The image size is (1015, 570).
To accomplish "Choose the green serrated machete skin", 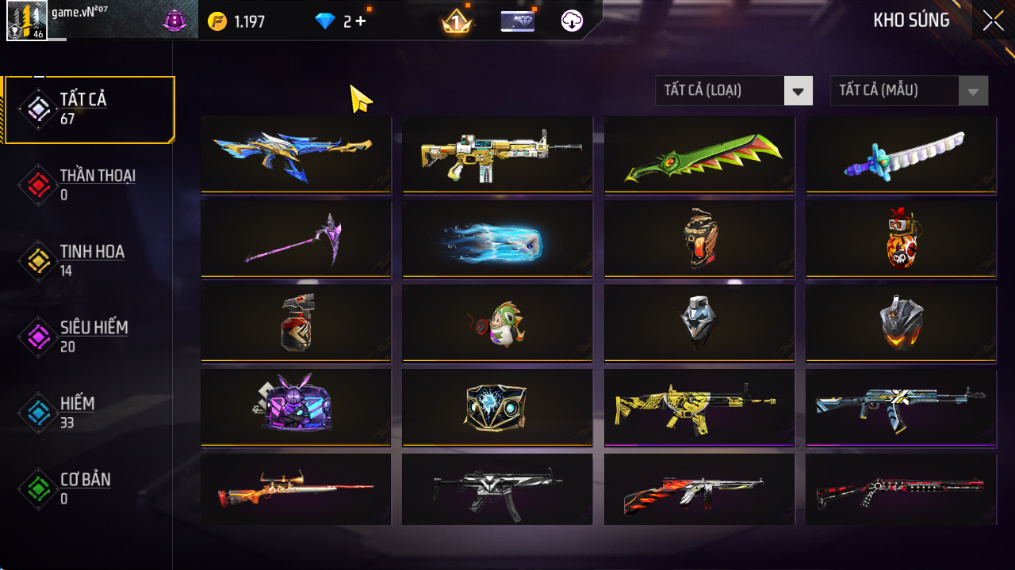I will point(699,154).
